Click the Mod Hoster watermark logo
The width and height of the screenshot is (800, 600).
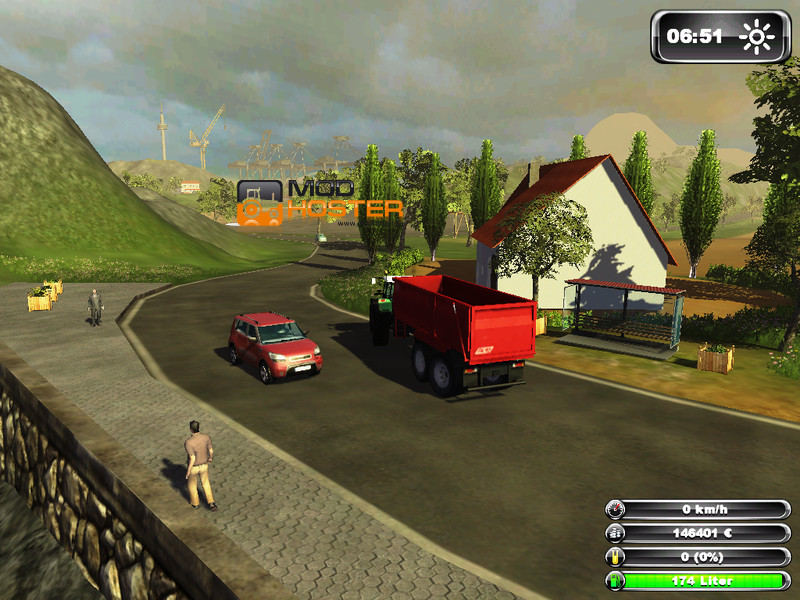(318, 201)
